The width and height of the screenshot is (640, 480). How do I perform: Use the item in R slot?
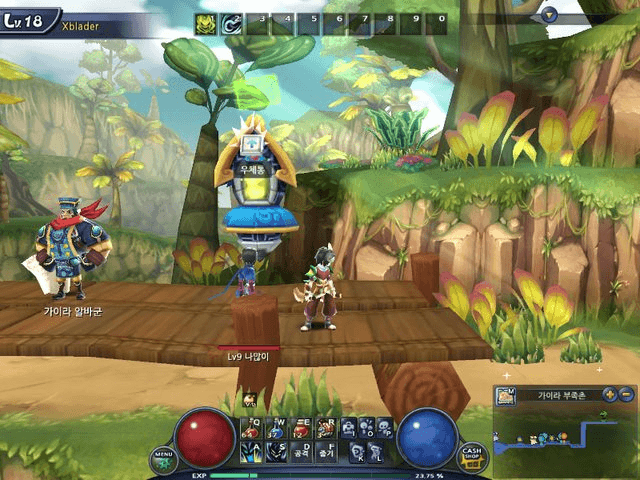(x=324, y=428)
